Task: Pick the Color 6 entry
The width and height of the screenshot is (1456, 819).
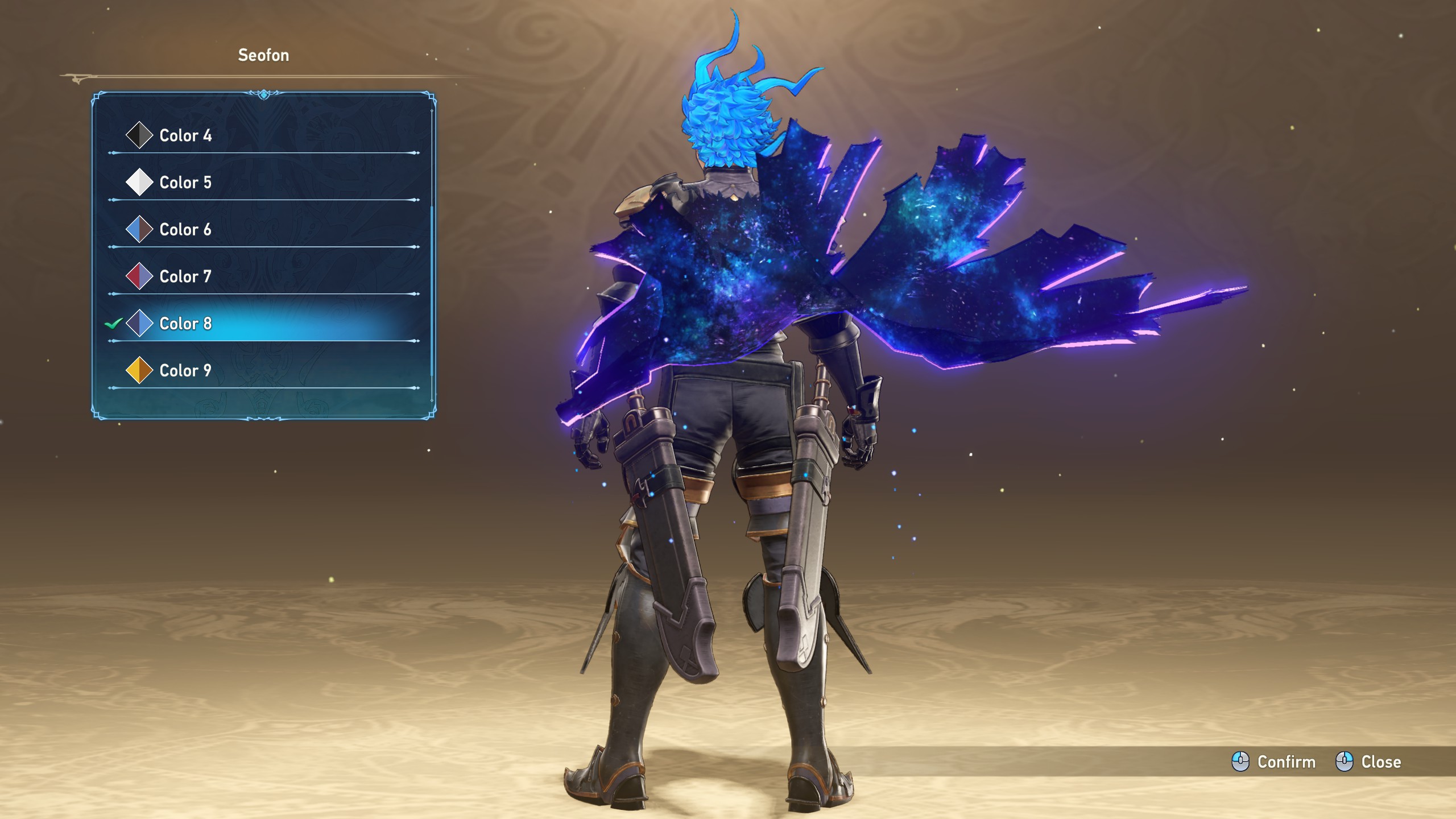Action: point(185,230)
